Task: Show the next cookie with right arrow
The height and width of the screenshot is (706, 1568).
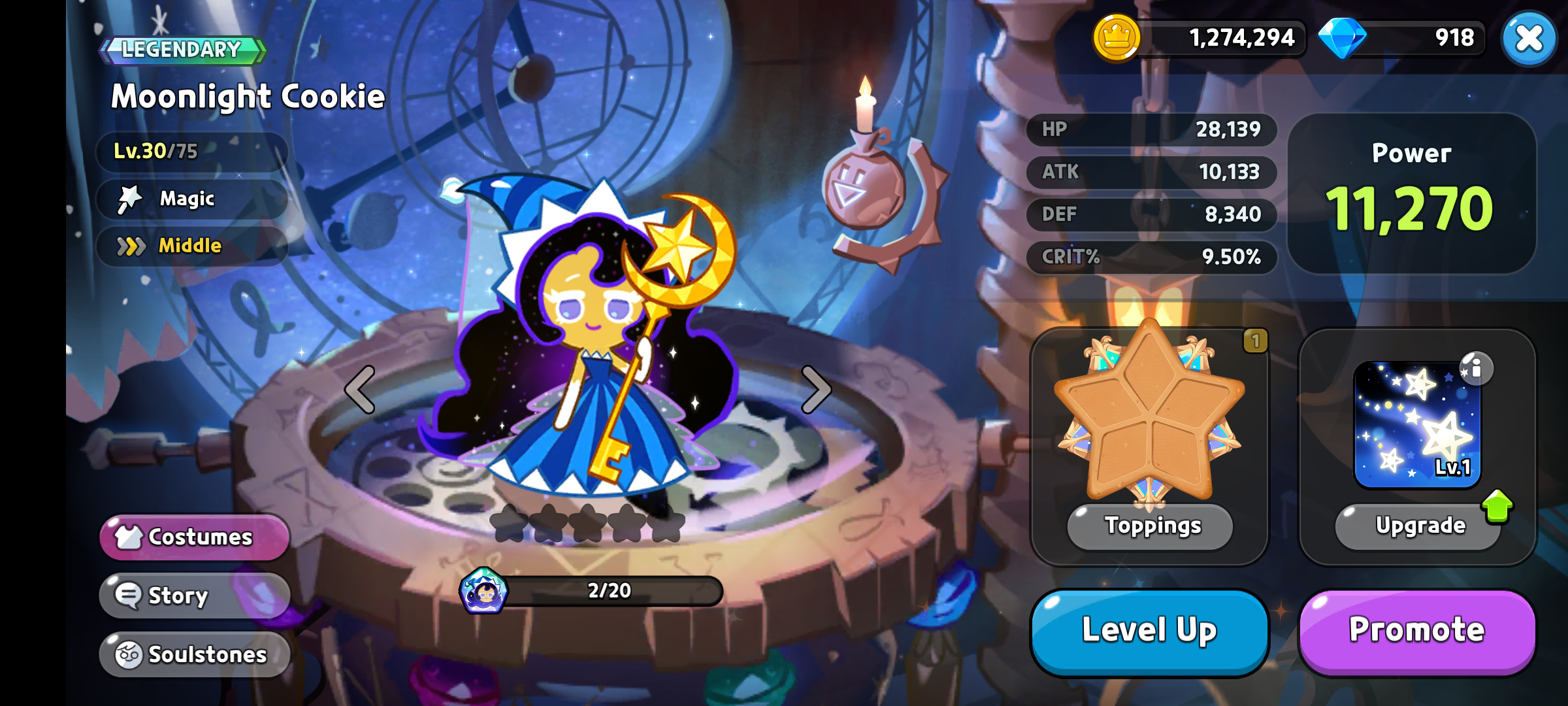Action: pos(816,390)
